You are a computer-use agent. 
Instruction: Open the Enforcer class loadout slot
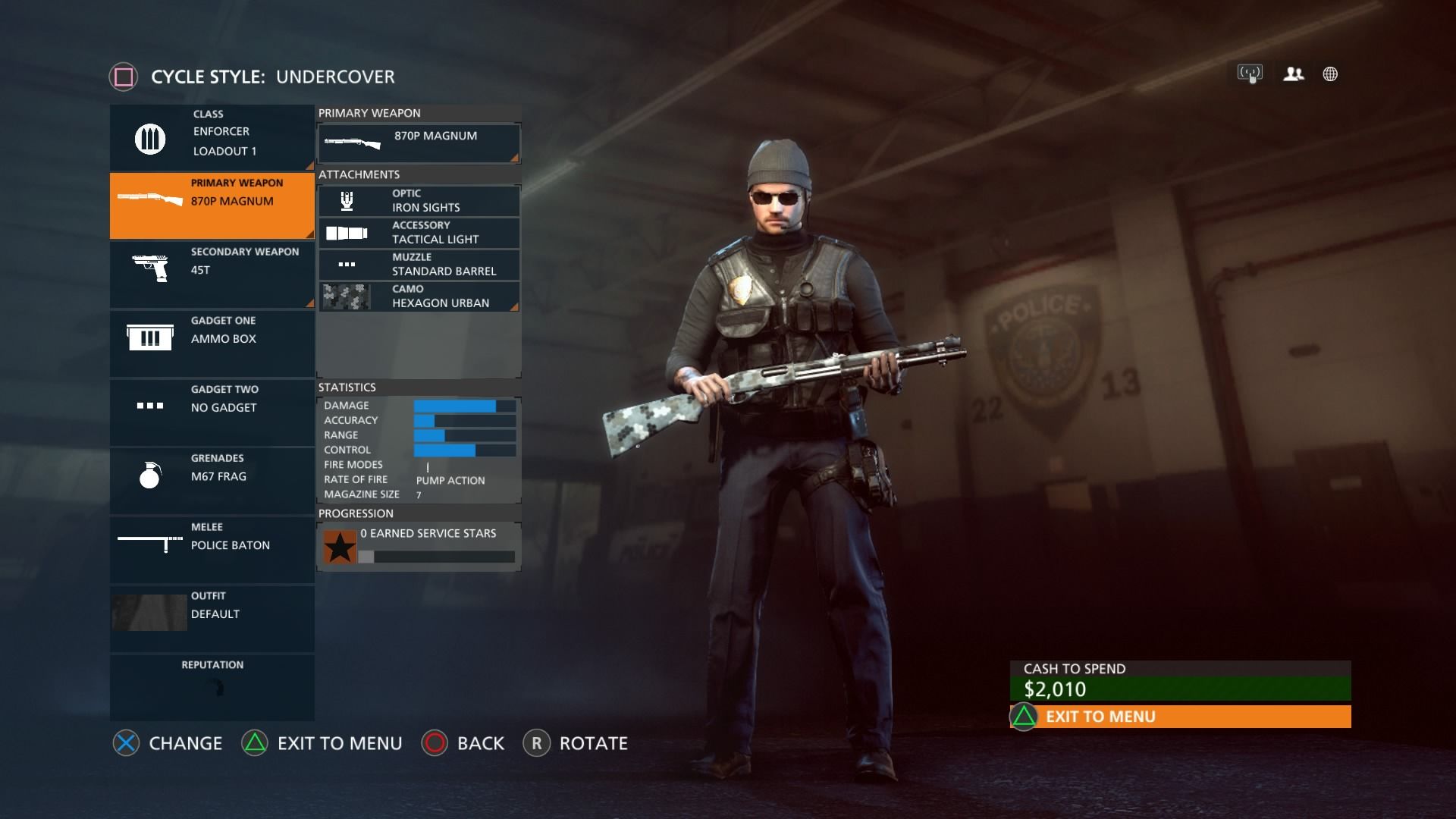(212, 137)
